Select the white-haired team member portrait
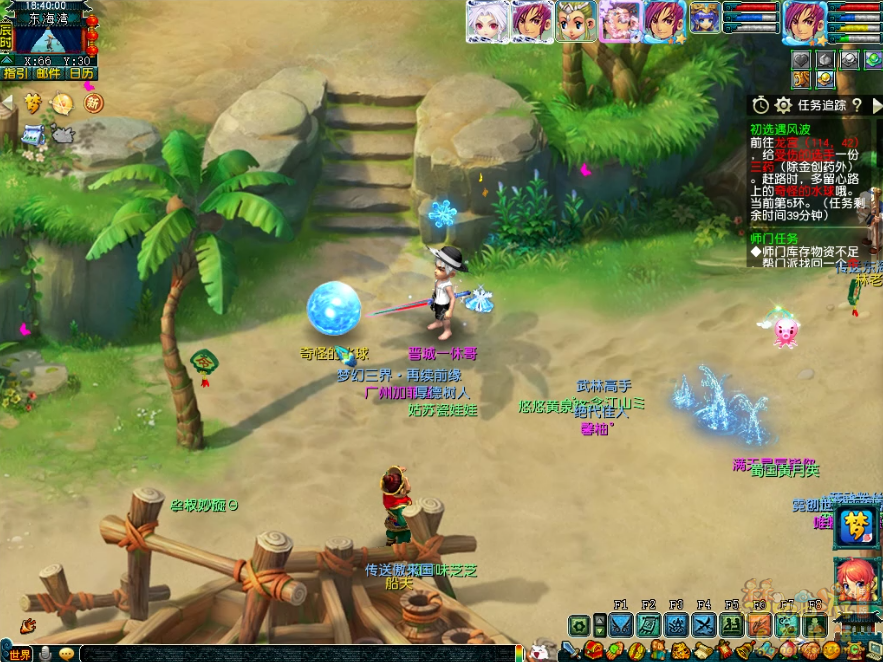This screenshot has height=662, width=883. click(486, 21)
